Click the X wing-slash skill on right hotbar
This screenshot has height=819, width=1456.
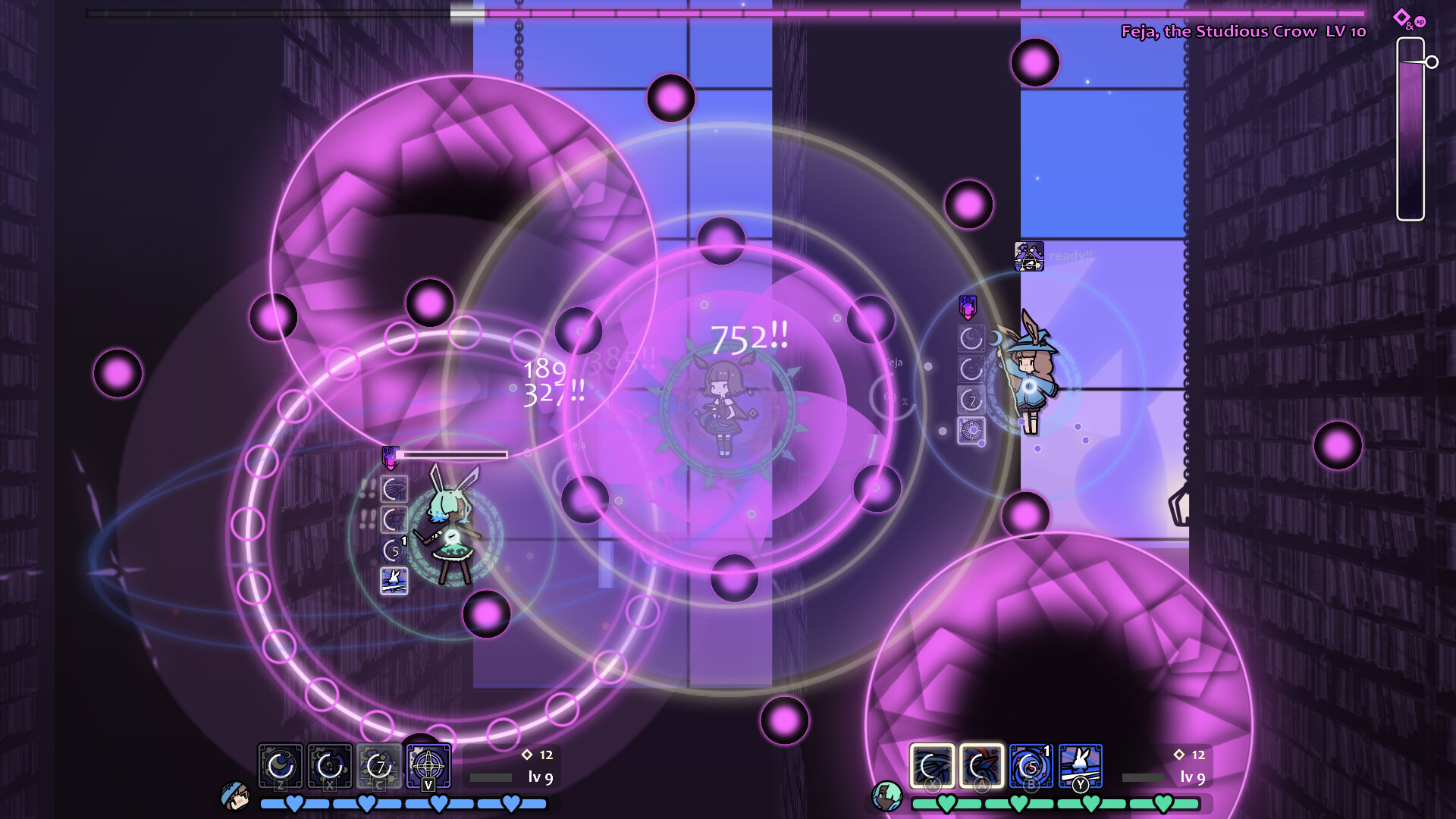[x=932, y=765]
